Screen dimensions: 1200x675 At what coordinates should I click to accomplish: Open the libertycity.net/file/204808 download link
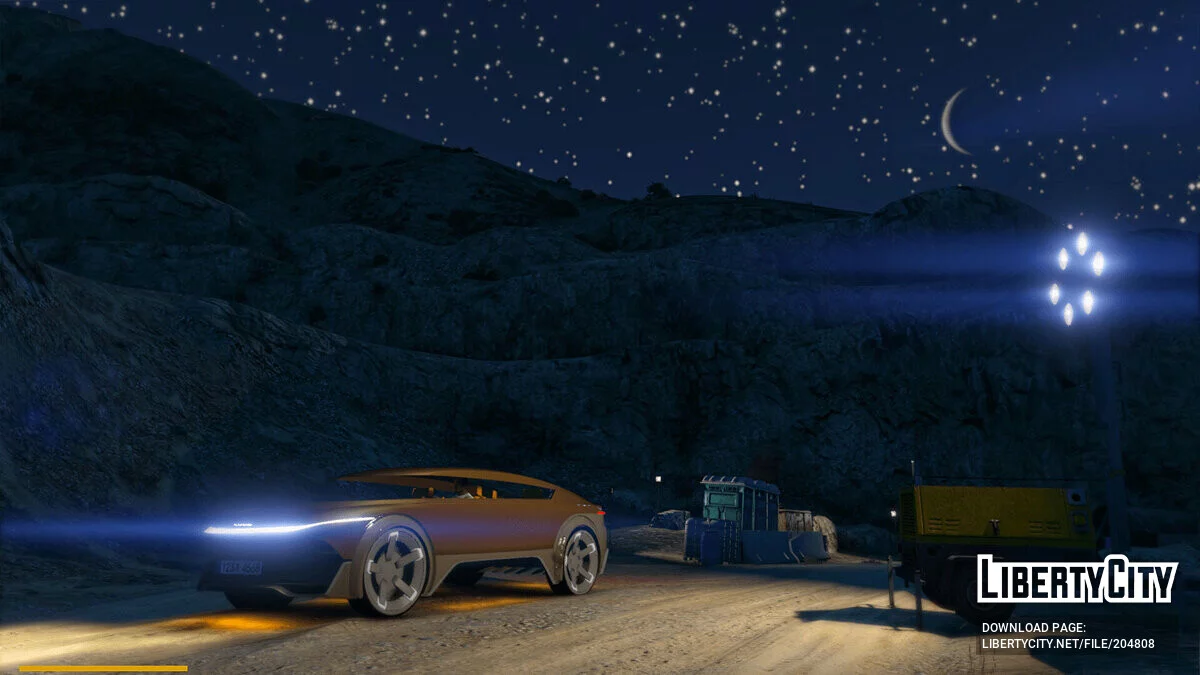pos(1068,643)
